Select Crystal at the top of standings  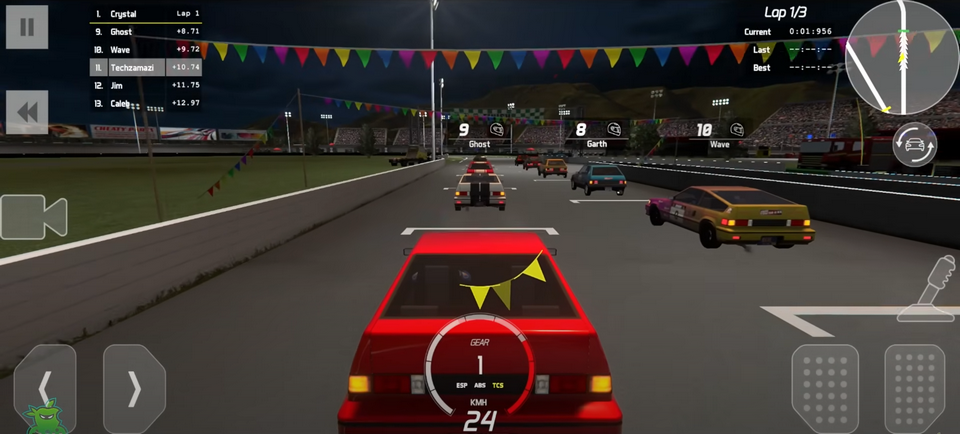click(x=146, y=14)
